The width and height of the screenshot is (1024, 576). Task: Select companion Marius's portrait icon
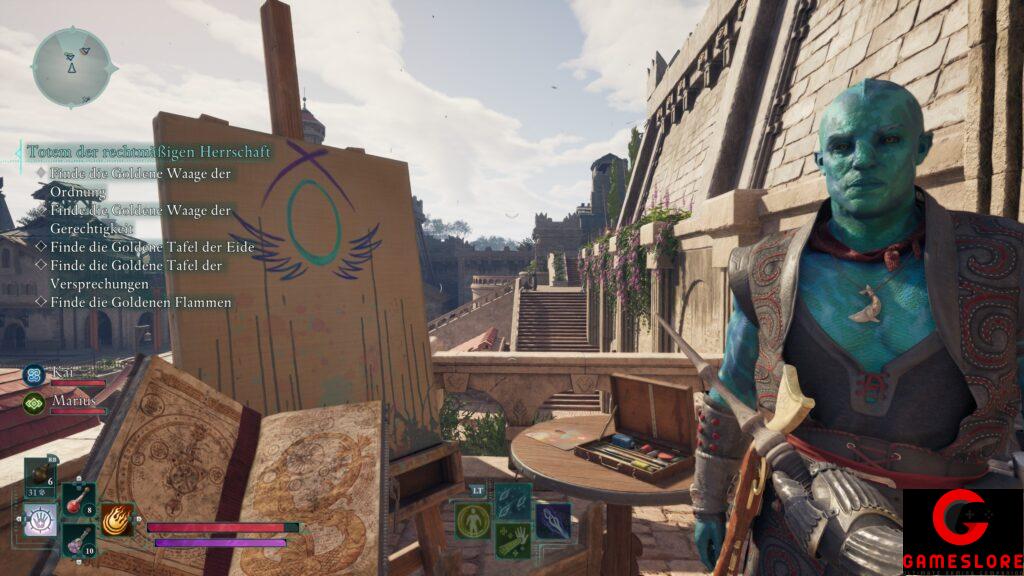coord(34,403)
